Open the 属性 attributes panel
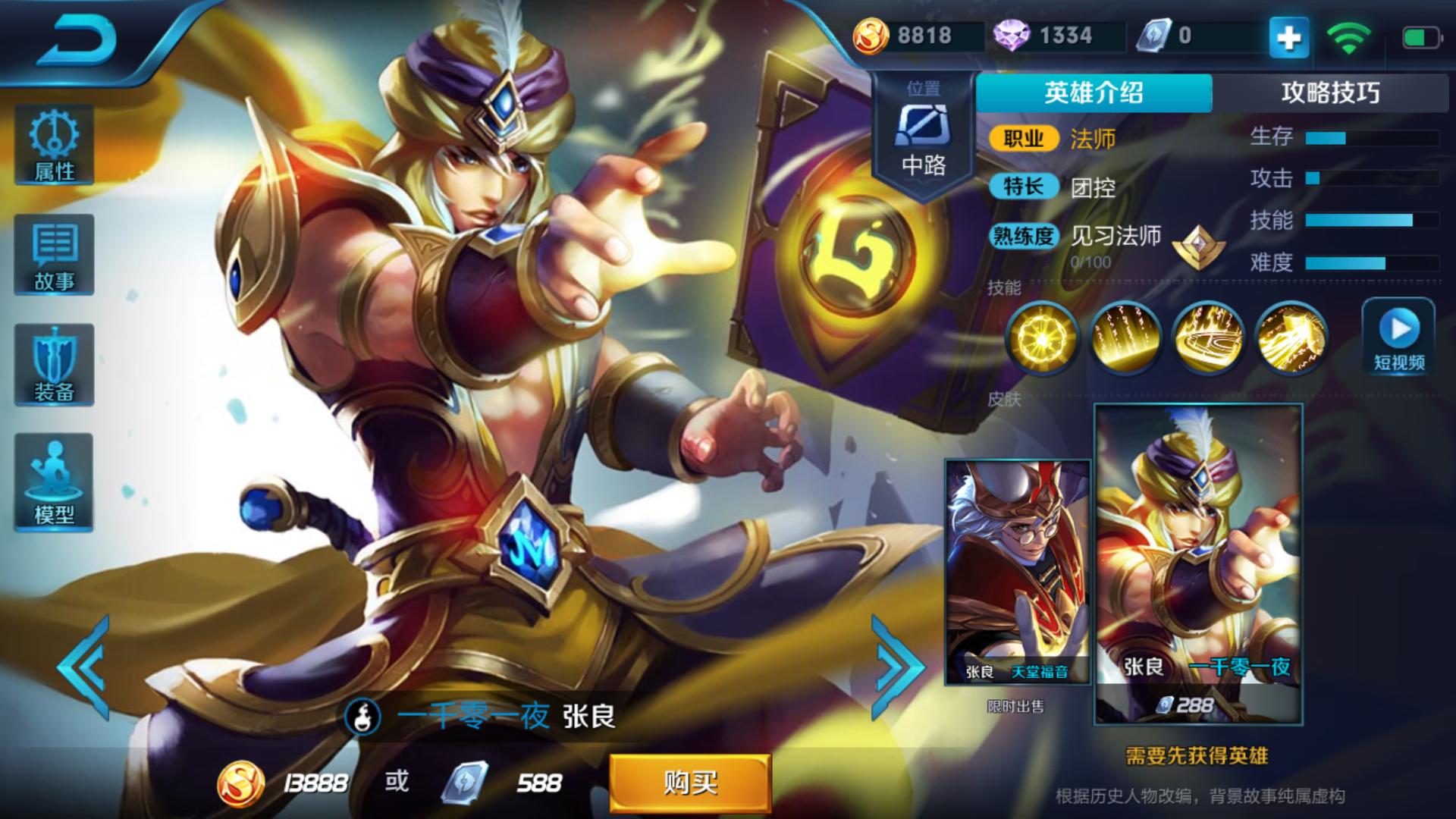Screen dimensions: 1456x819 tap(54, 146)
